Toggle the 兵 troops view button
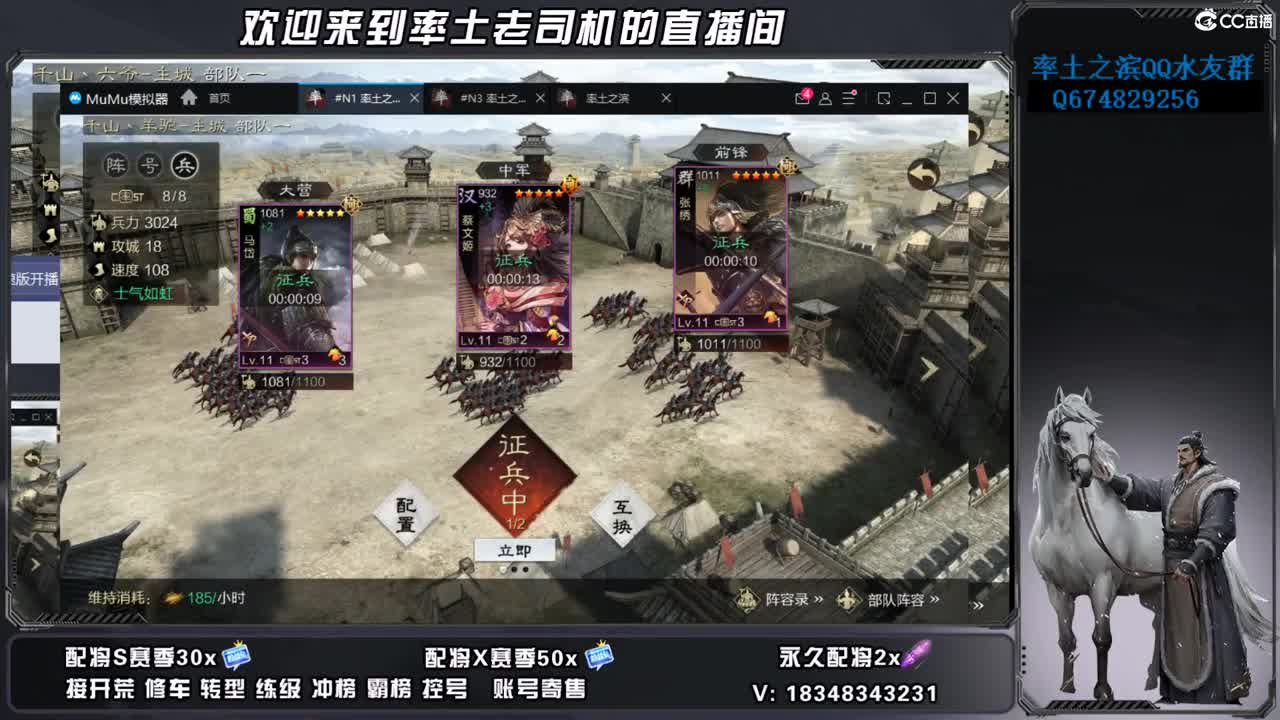1280x720 pixels. tap(185, 165)
